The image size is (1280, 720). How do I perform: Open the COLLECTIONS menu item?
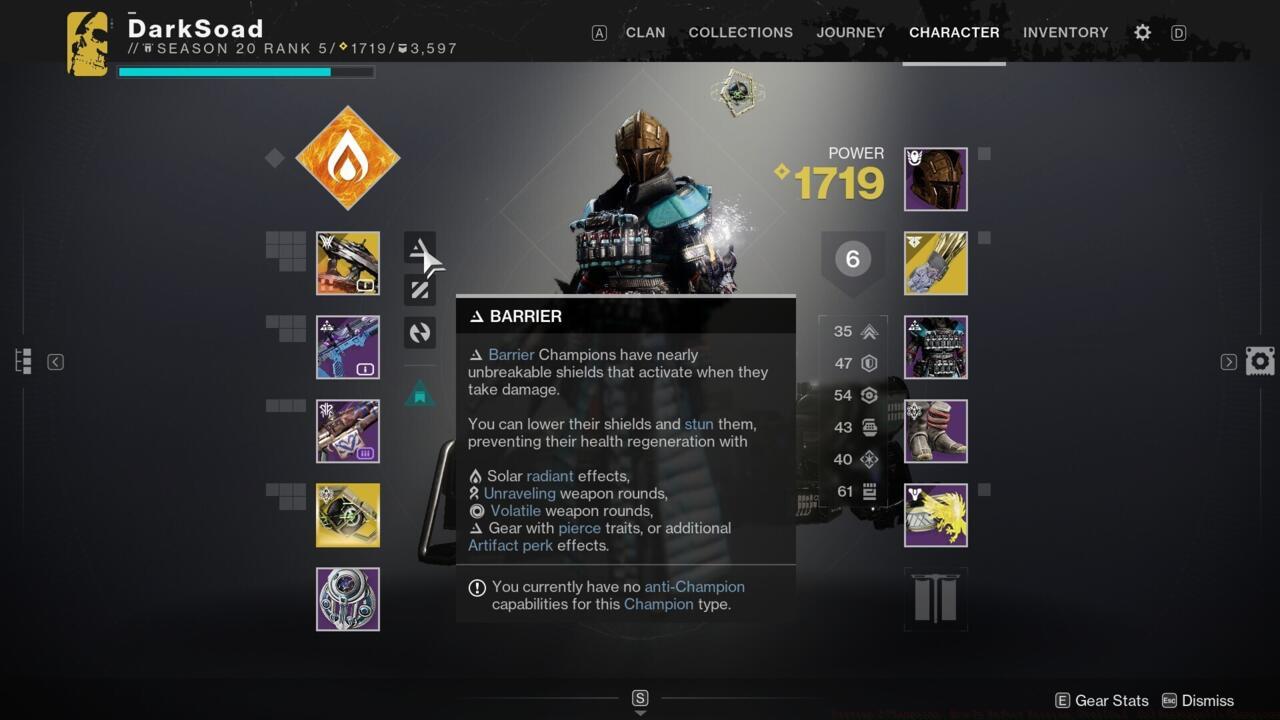click(740, 32)
